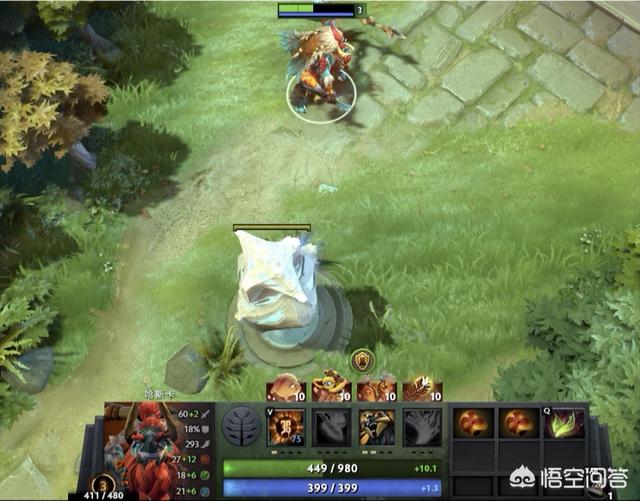Activate the Inner Fire ability
640x501 pixels.
(286, 427)
